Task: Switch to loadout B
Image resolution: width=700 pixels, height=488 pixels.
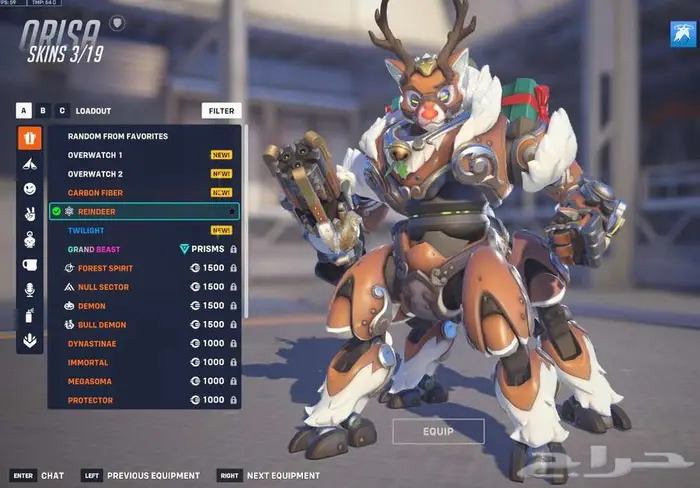Action: tap(43, 111)
